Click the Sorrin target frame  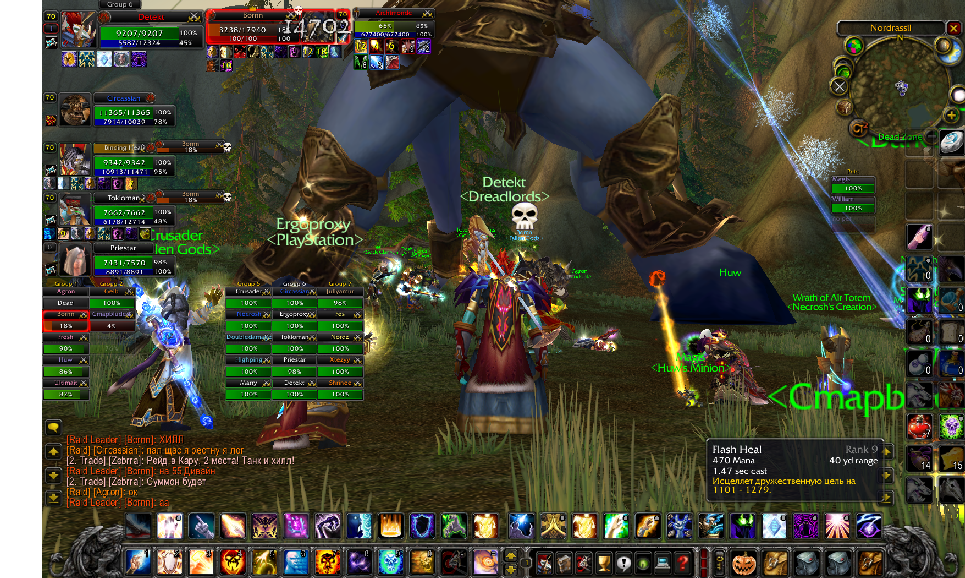tap(278, 29)
